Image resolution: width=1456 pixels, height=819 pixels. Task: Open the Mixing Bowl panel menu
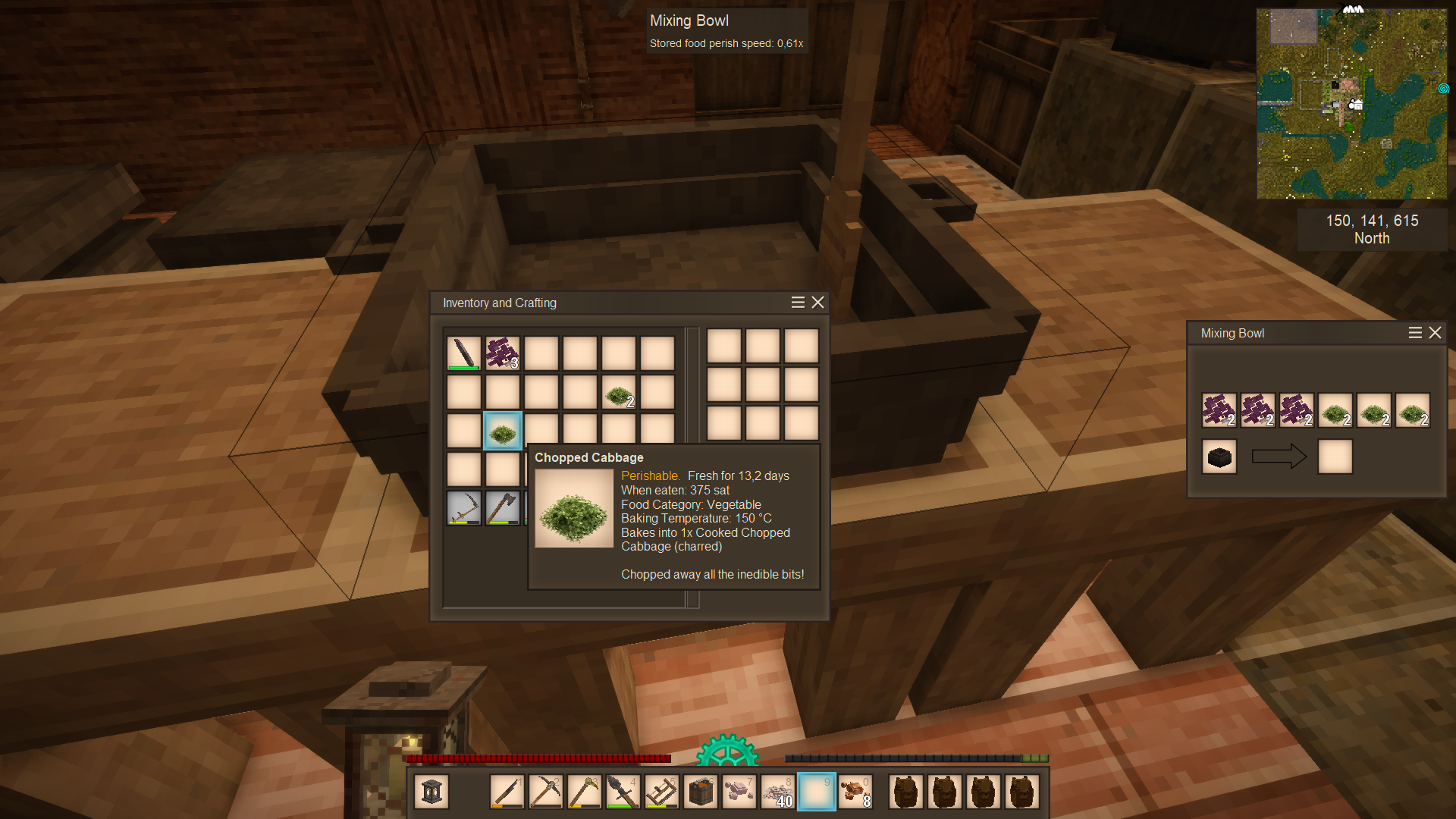click(x=1415, y=333)
